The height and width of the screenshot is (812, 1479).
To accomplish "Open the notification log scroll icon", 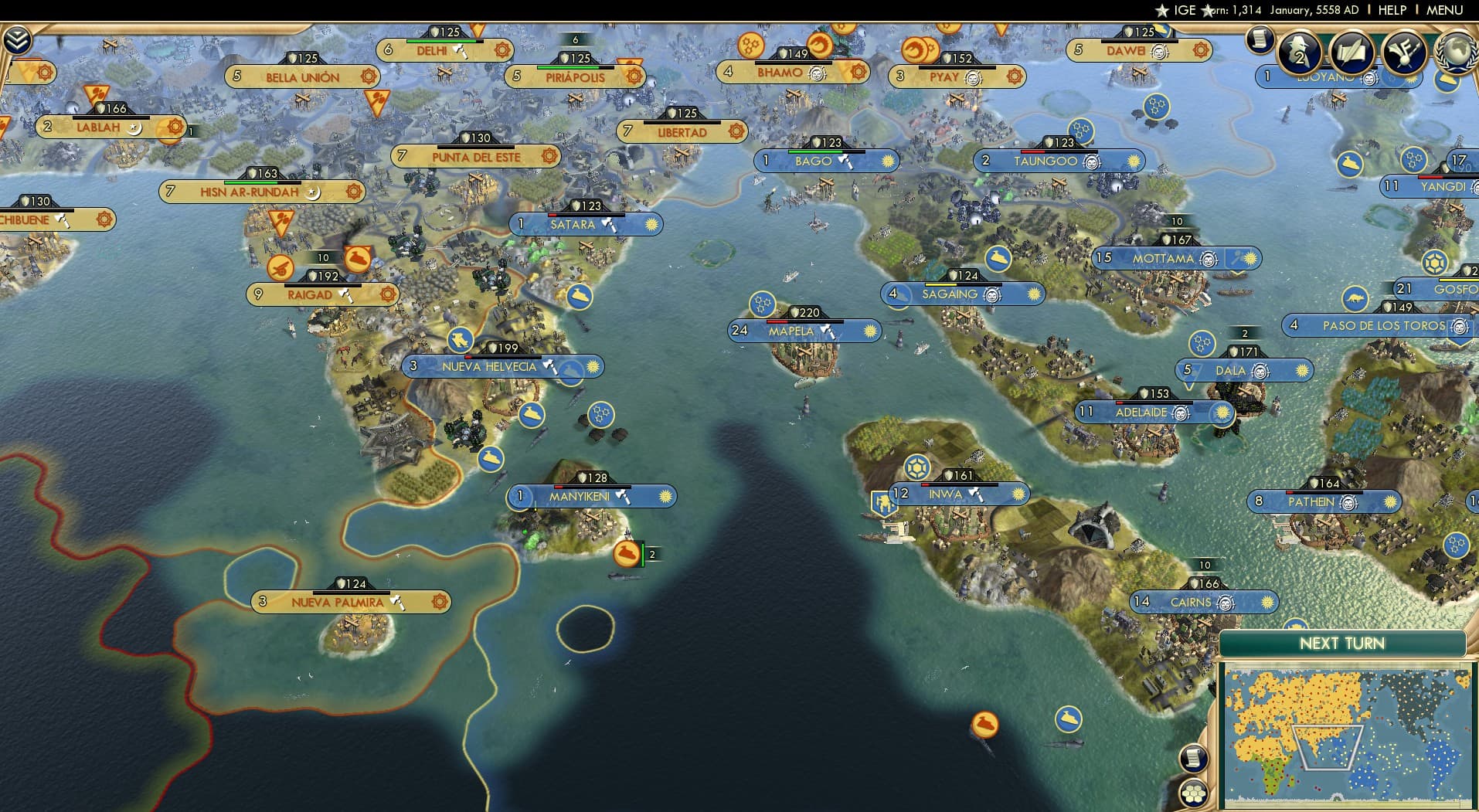I will coord(1260,40).
